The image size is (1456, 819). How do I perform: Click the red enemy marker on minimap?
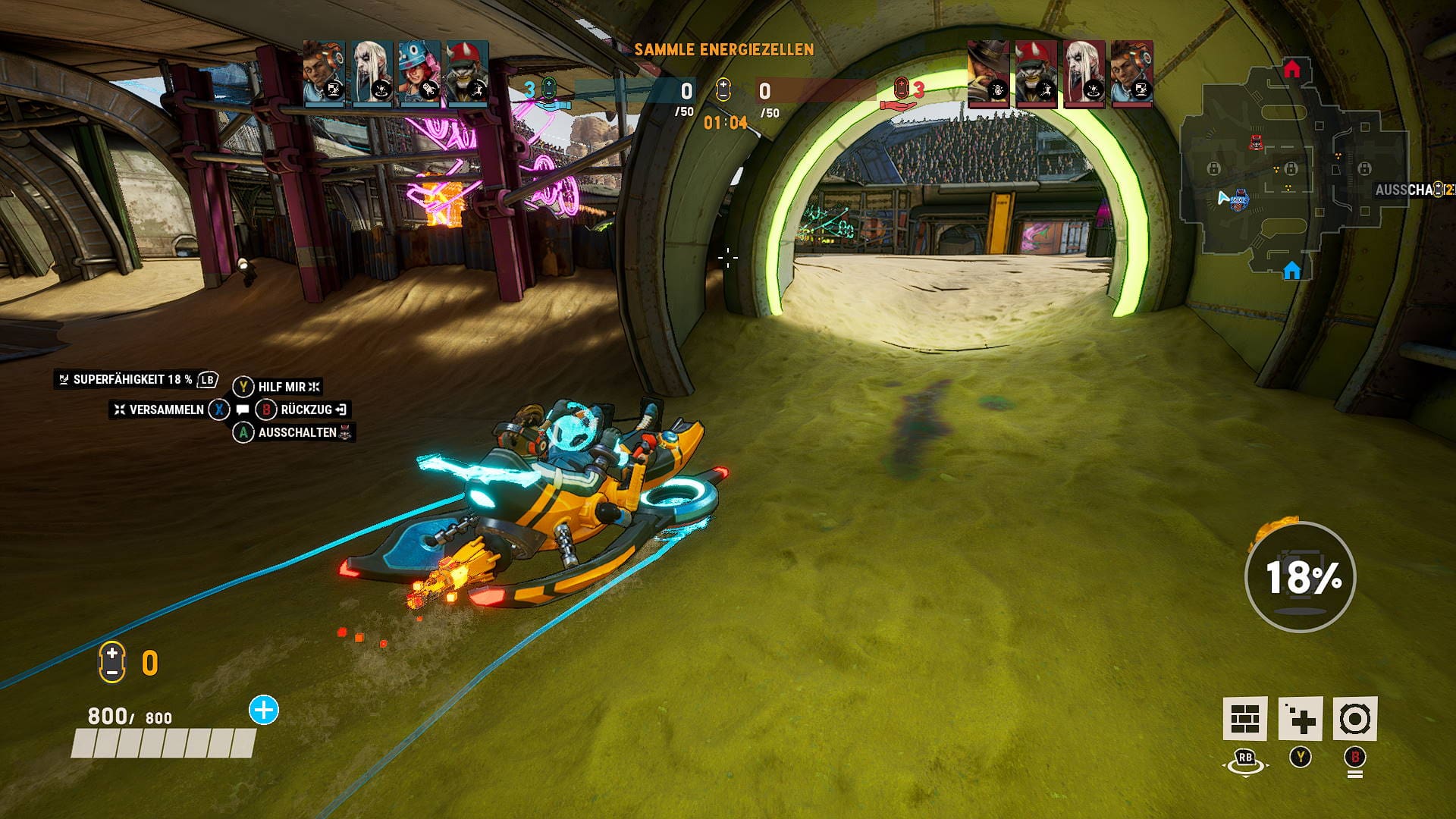pos(1257,142)
